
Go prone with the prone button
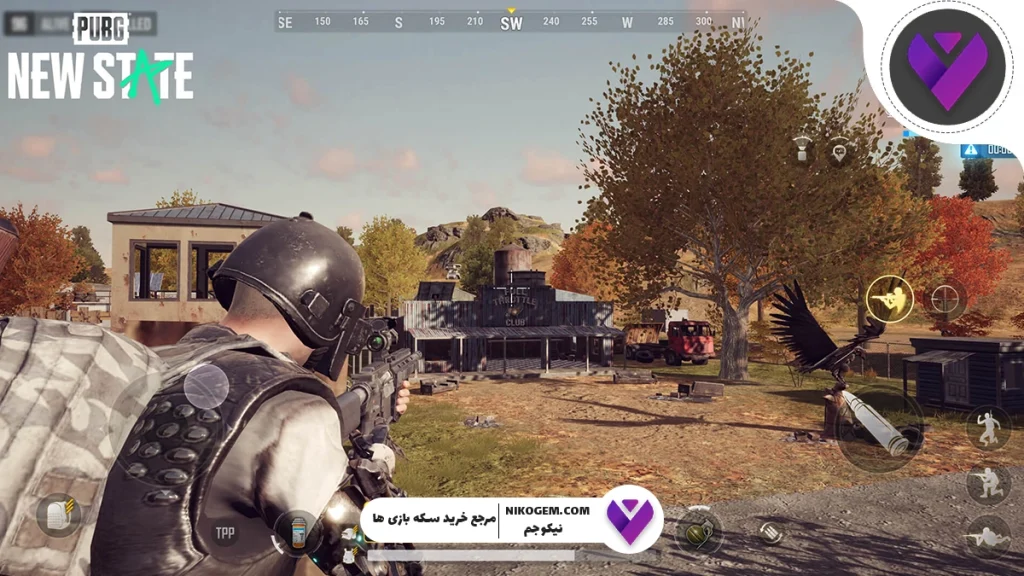pos(988,537)
